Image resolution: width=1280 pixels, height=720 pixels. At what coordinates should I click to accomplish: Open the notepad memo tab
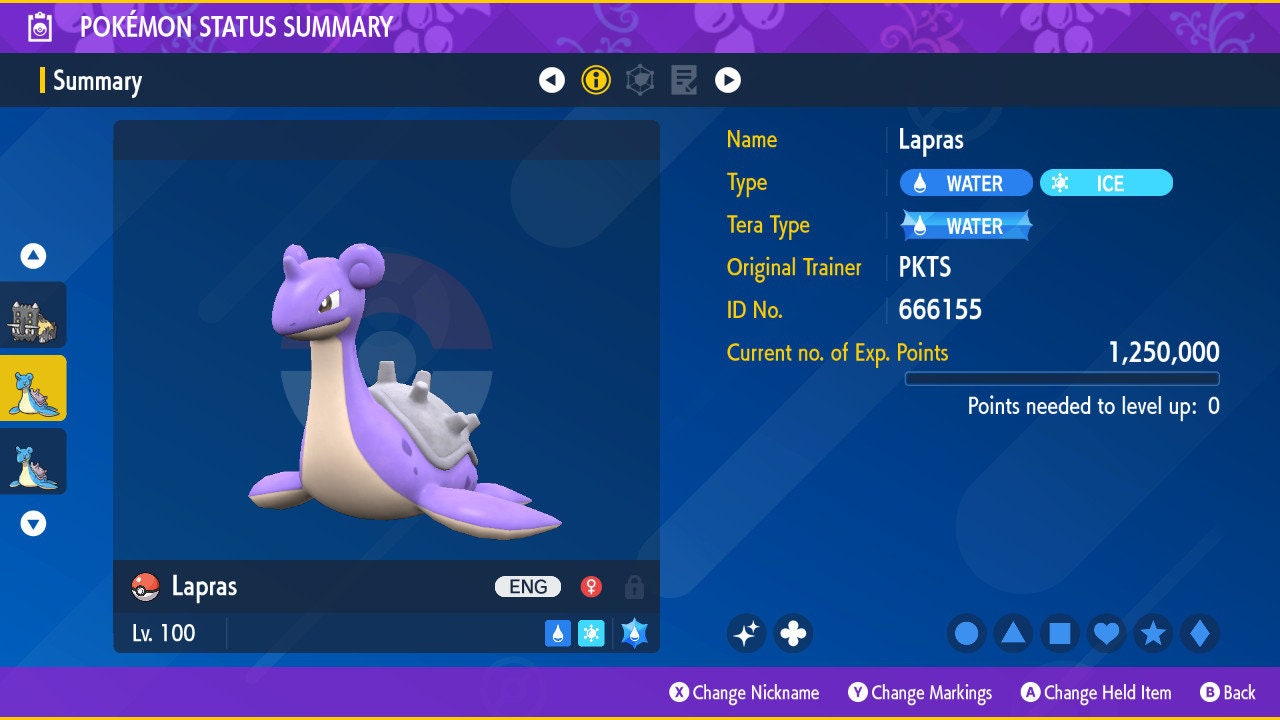[x=684, y=80]
